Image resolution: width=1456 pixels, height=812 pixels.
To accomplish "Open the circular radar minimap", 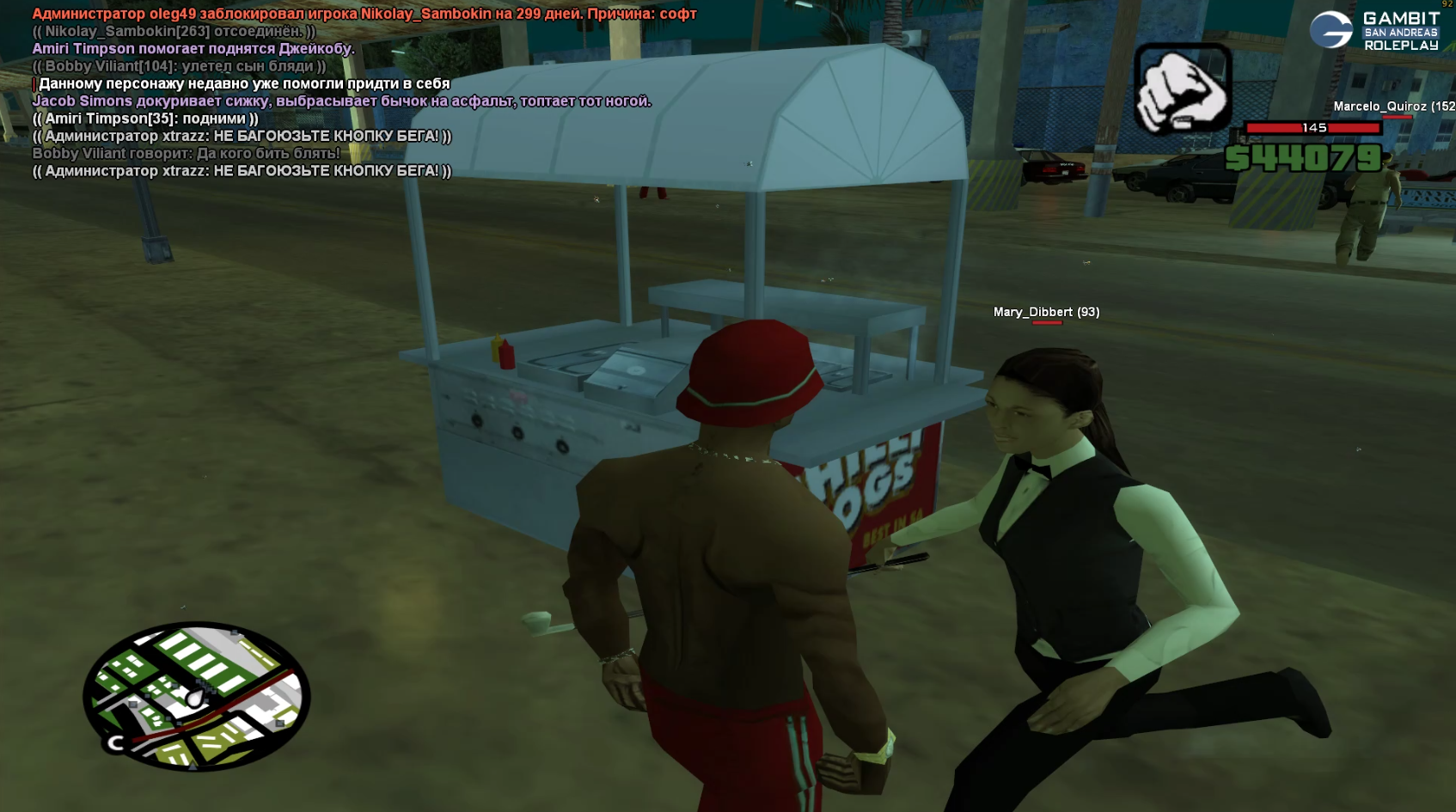I will pos(197,695).
